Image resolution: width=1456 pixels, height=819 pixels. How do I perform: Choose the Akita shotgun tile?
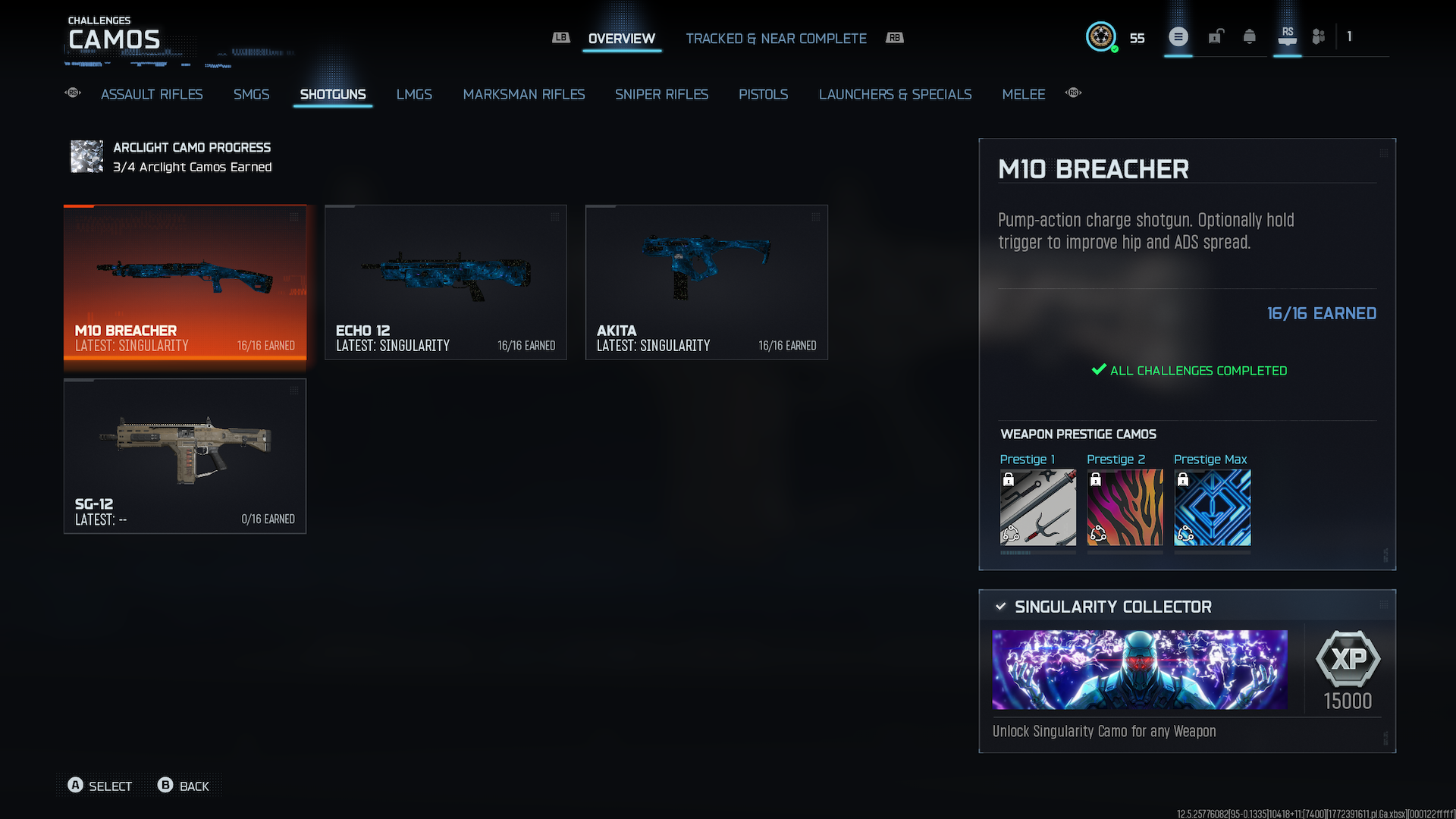pyautogui.click(x=707, y=281)
